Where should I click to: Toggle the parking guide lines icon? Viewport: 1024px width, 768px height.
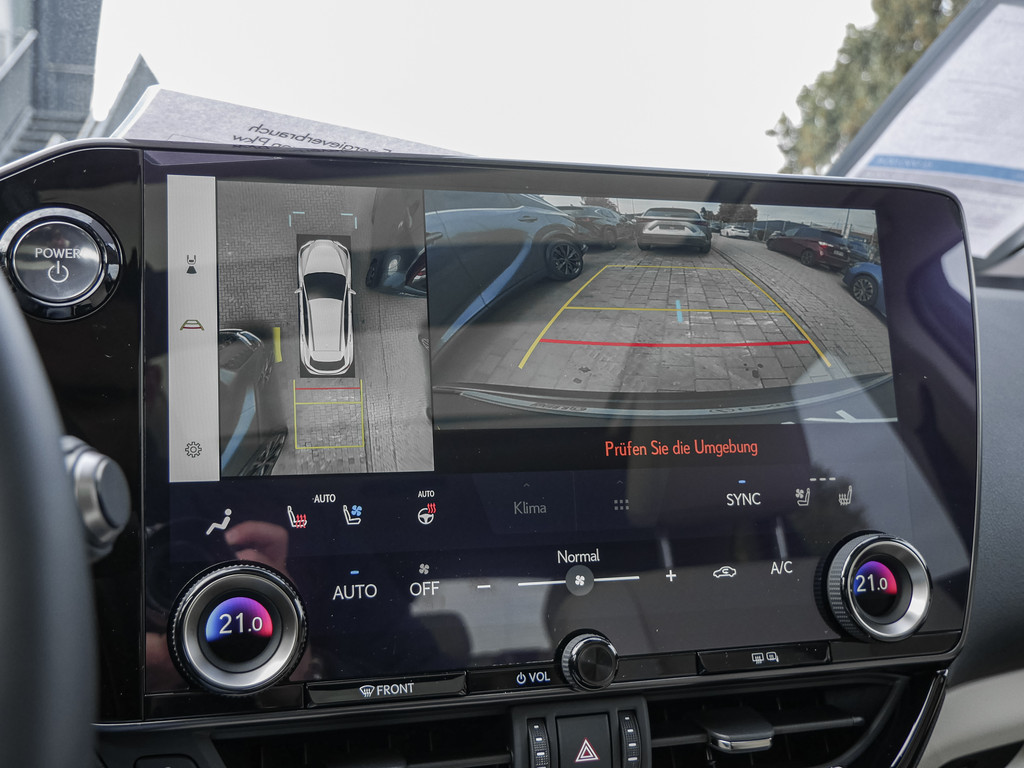(191, 324)
